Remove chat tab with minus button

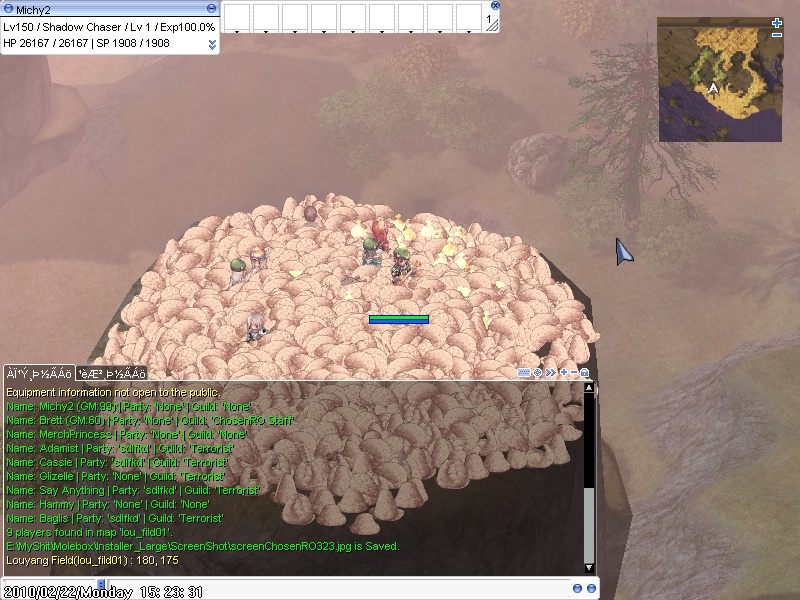point(574,373)
